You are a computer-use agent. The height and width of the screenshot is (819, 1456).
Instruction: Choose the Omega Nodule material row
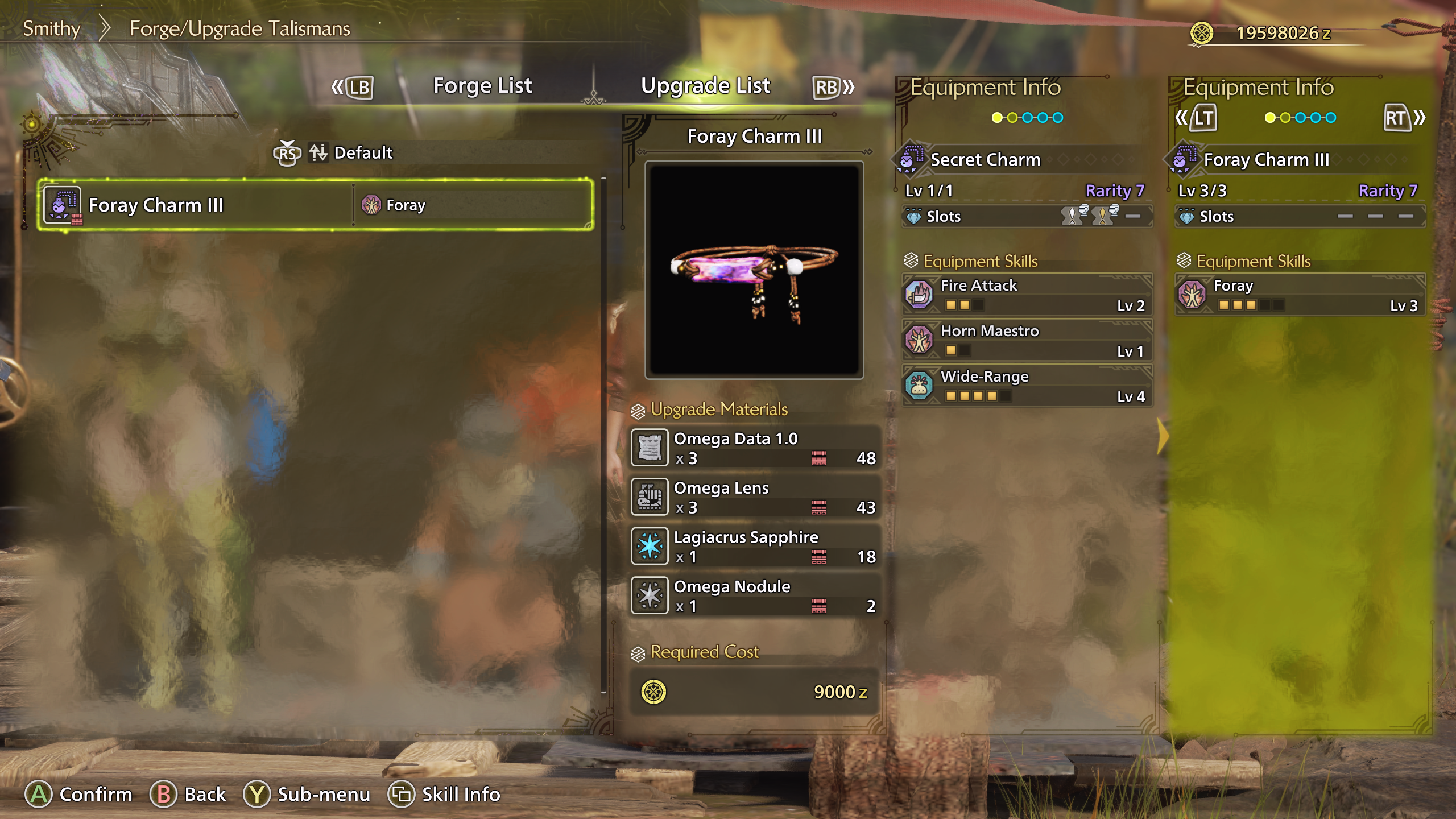click(755, 595)
